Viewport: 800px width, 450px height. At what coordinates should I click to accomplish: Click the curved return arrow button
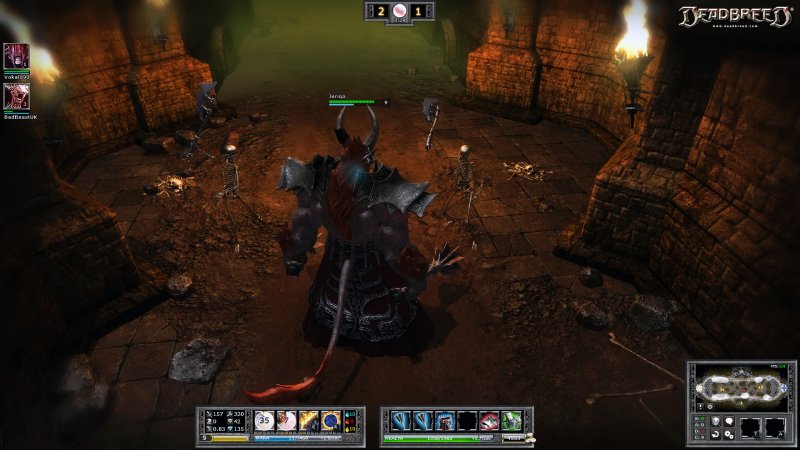(x=714, y=435)
